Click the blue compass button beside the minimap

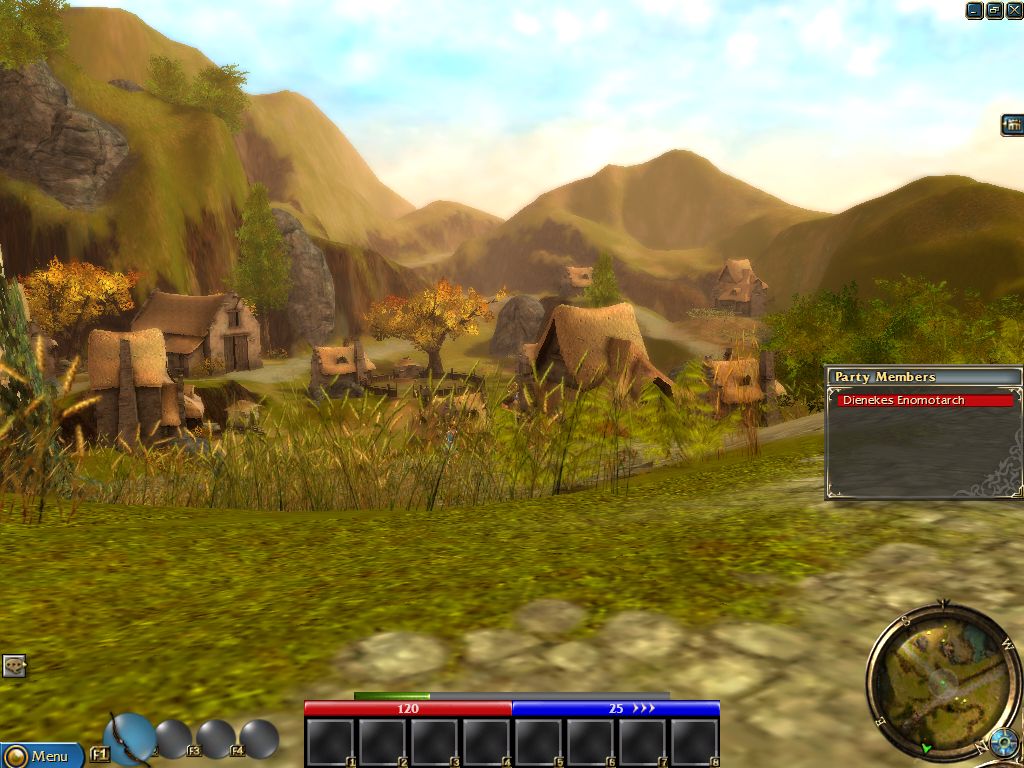[x=1003, y=744]
